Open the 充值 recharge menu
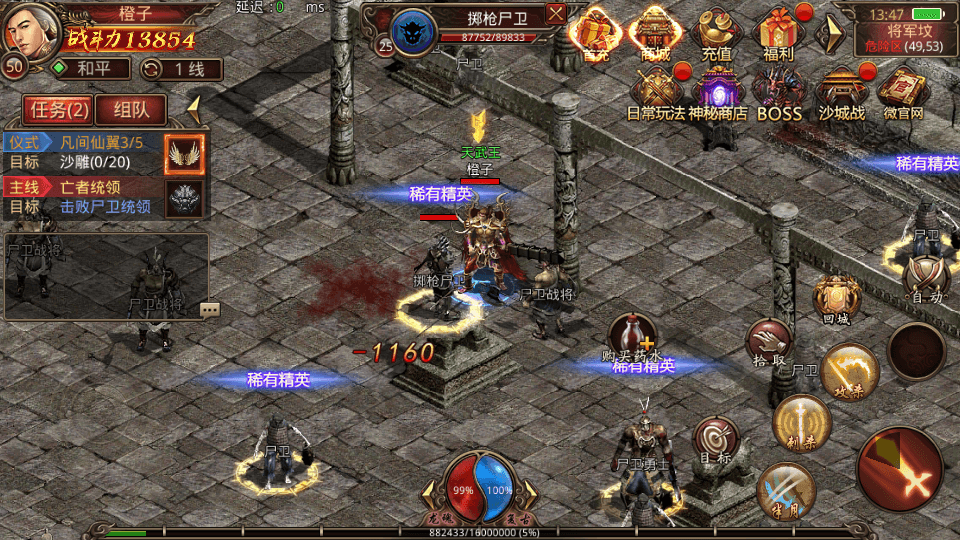This screenshot has height=540, width=960. 716,35
